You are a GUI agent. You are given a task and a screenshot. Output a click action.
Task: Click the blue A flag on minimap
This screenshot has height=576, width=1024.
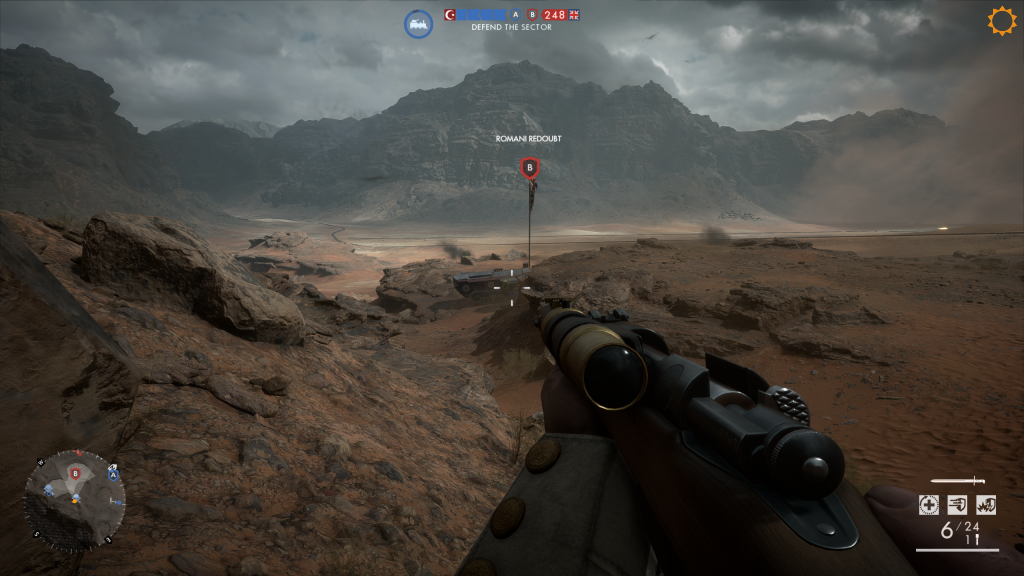click(113, 474)
